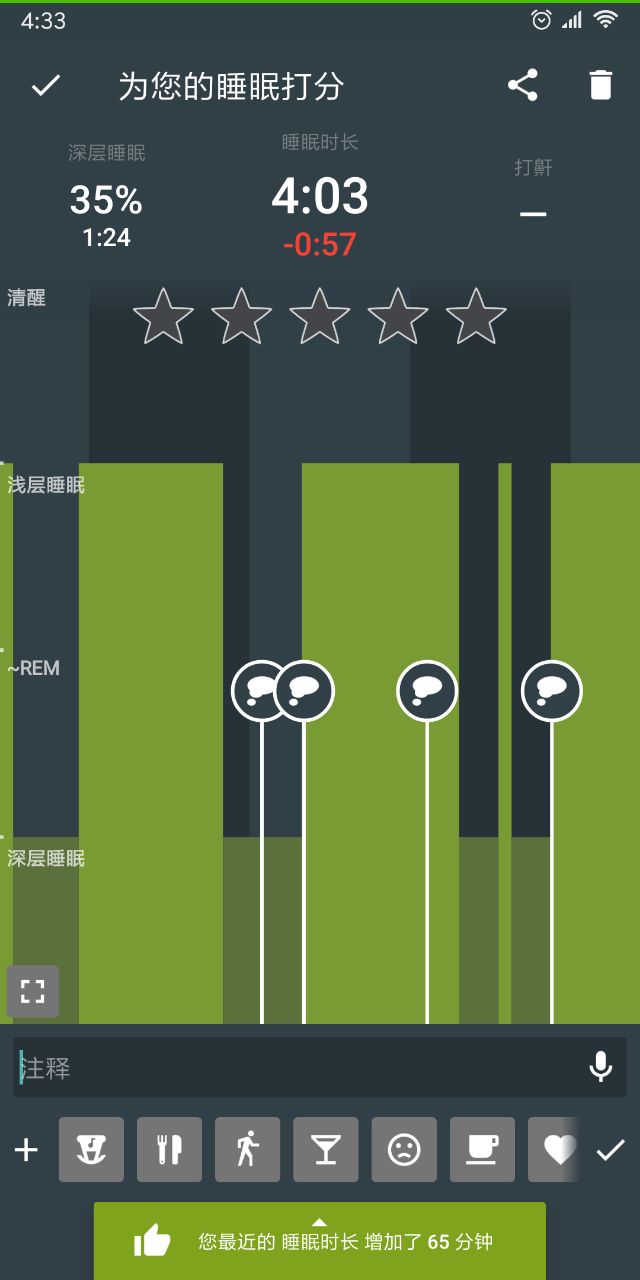Select the cocktail glass tag

325,1150
